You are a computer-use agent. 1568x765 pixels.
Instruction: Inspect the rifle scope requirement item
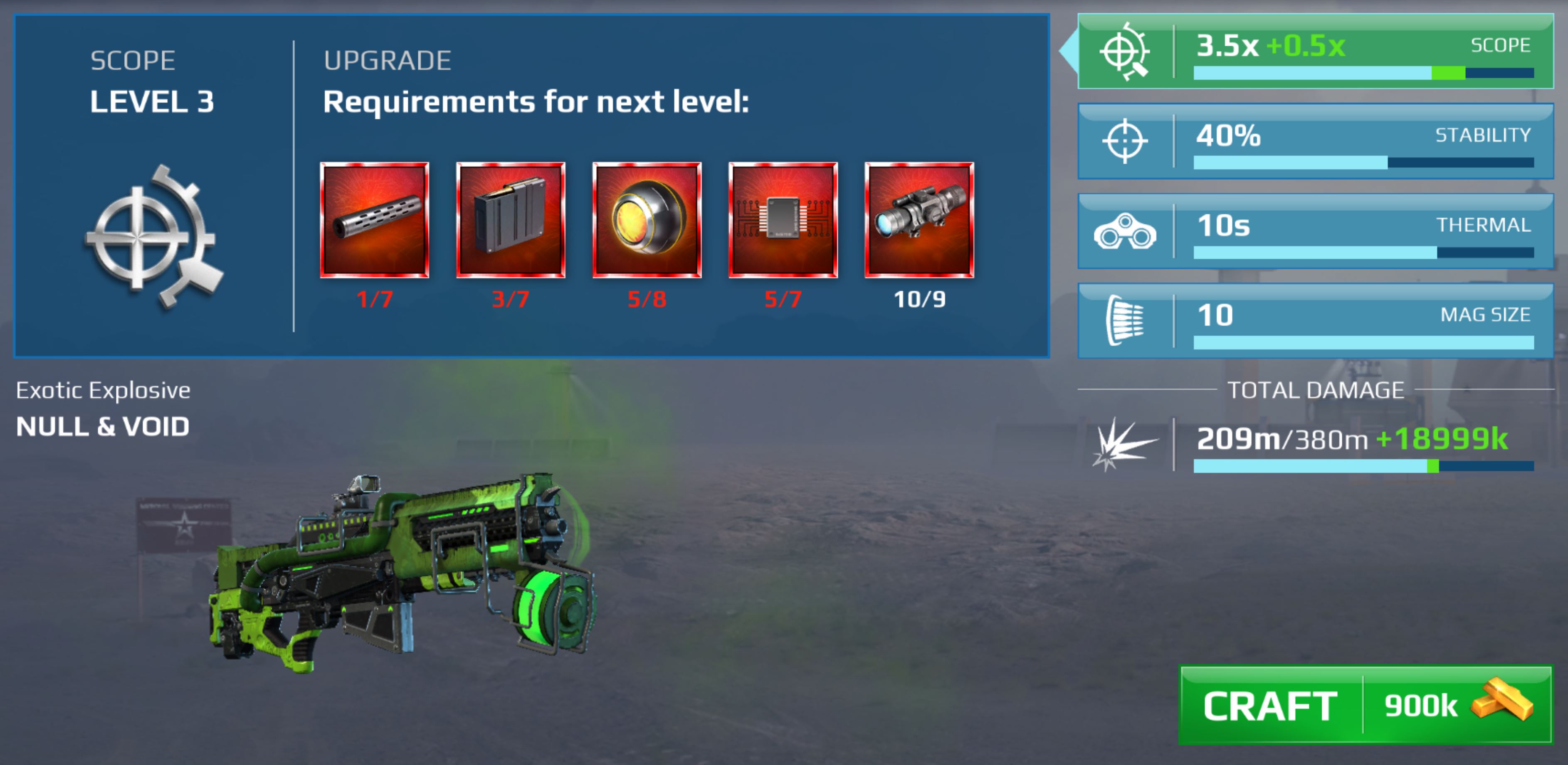pyautogui.click(x=919, y=220)
